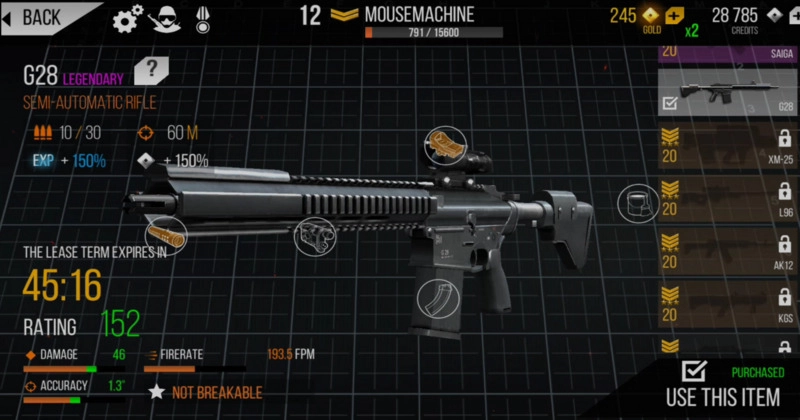Open settings via the gears icon

tap(127, 17)
